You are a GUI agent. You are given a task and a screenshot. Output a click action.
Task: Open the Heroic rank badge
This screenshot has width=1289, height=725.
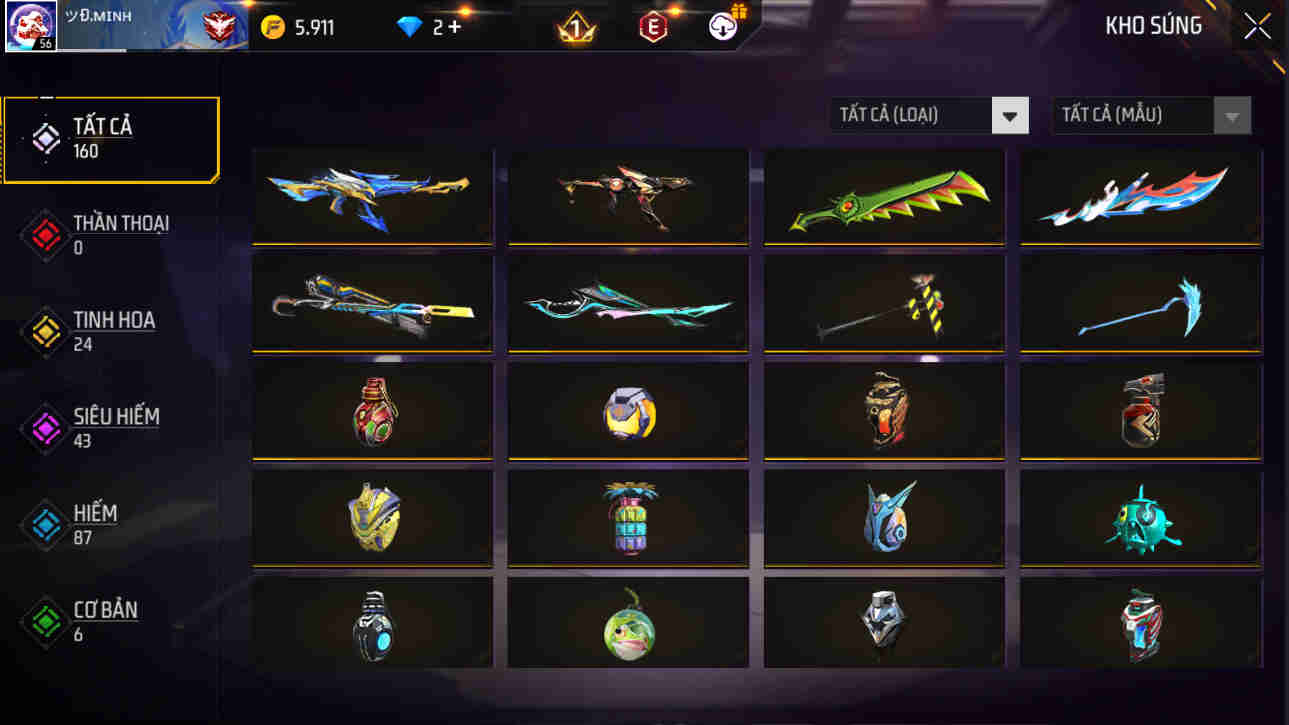pyautogui.click(x=222, y=25)
